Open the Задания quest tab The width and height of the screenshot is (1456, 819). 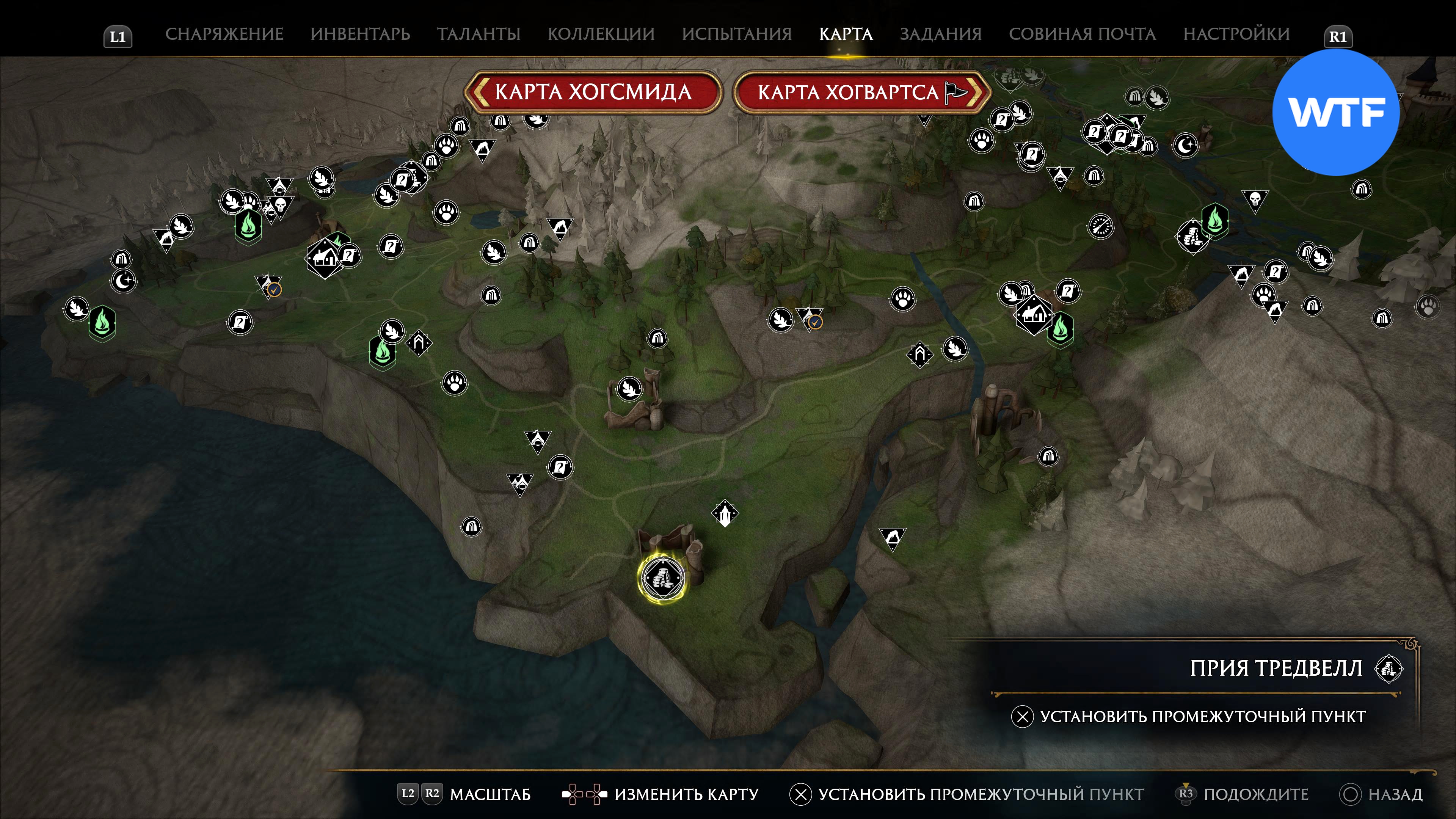tap(940, 34)
